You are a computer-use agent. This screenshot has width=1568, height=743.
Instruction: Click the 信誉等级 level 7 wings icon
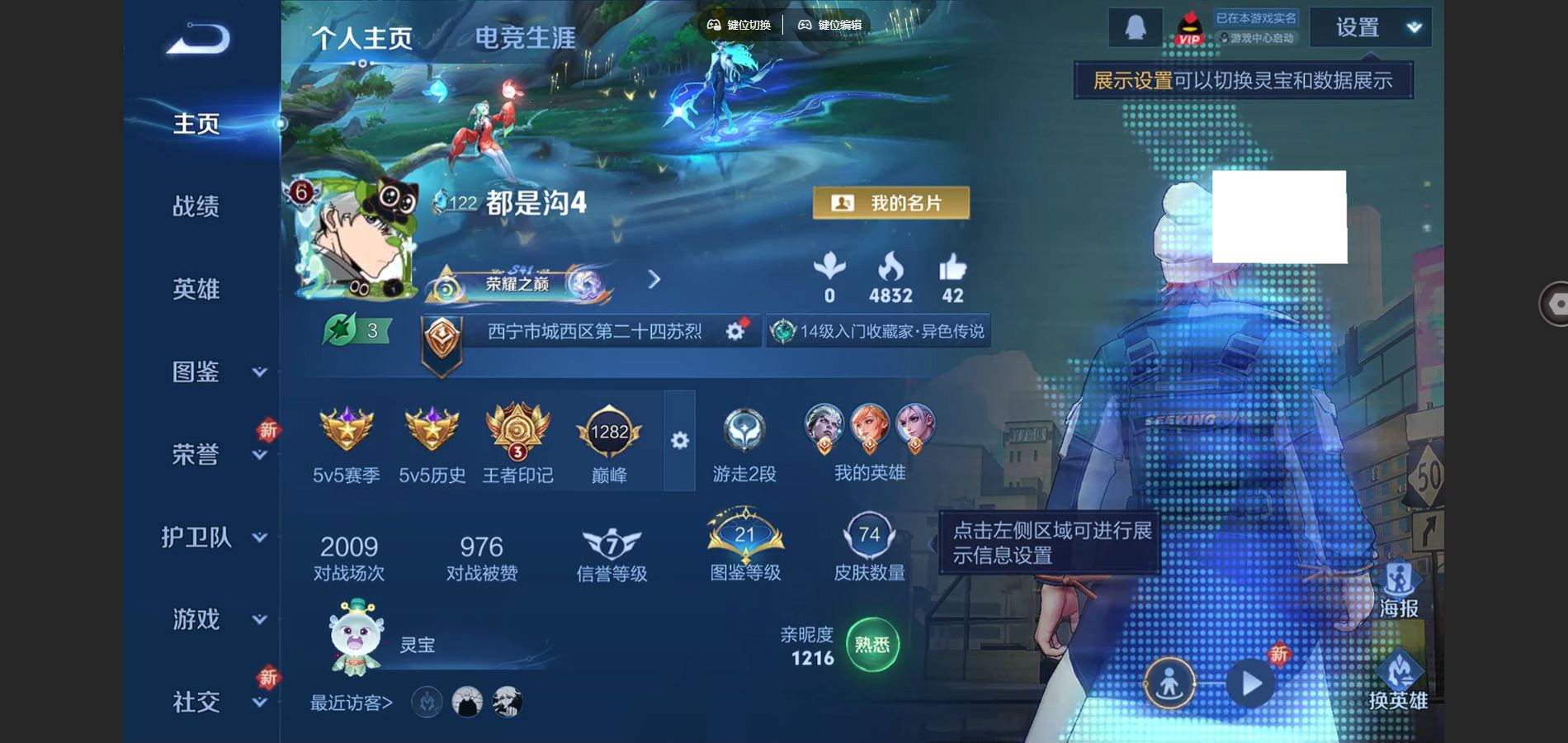611,541
